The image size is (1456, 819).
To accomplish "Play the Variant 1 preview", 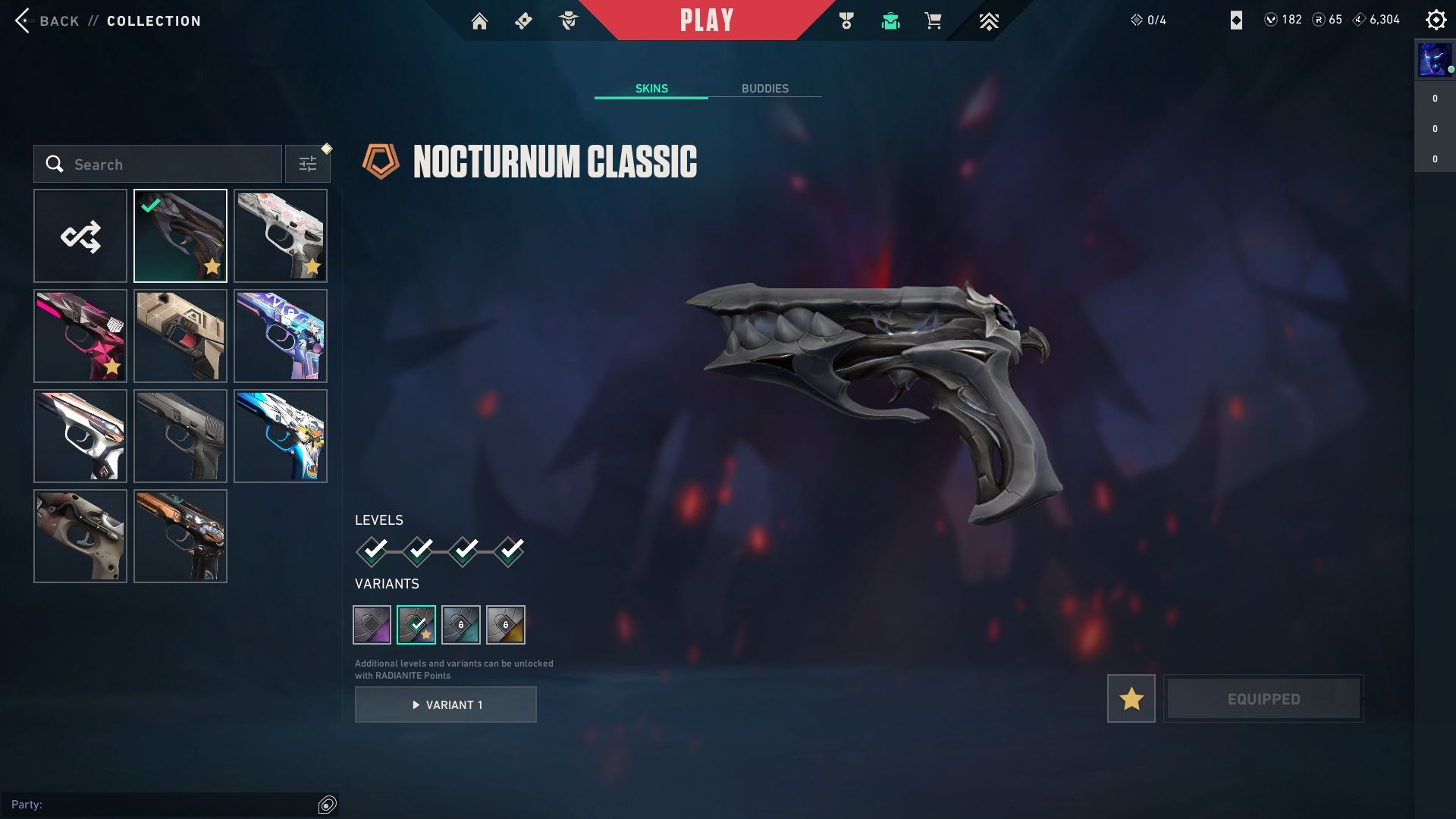I will pos(446,704).
